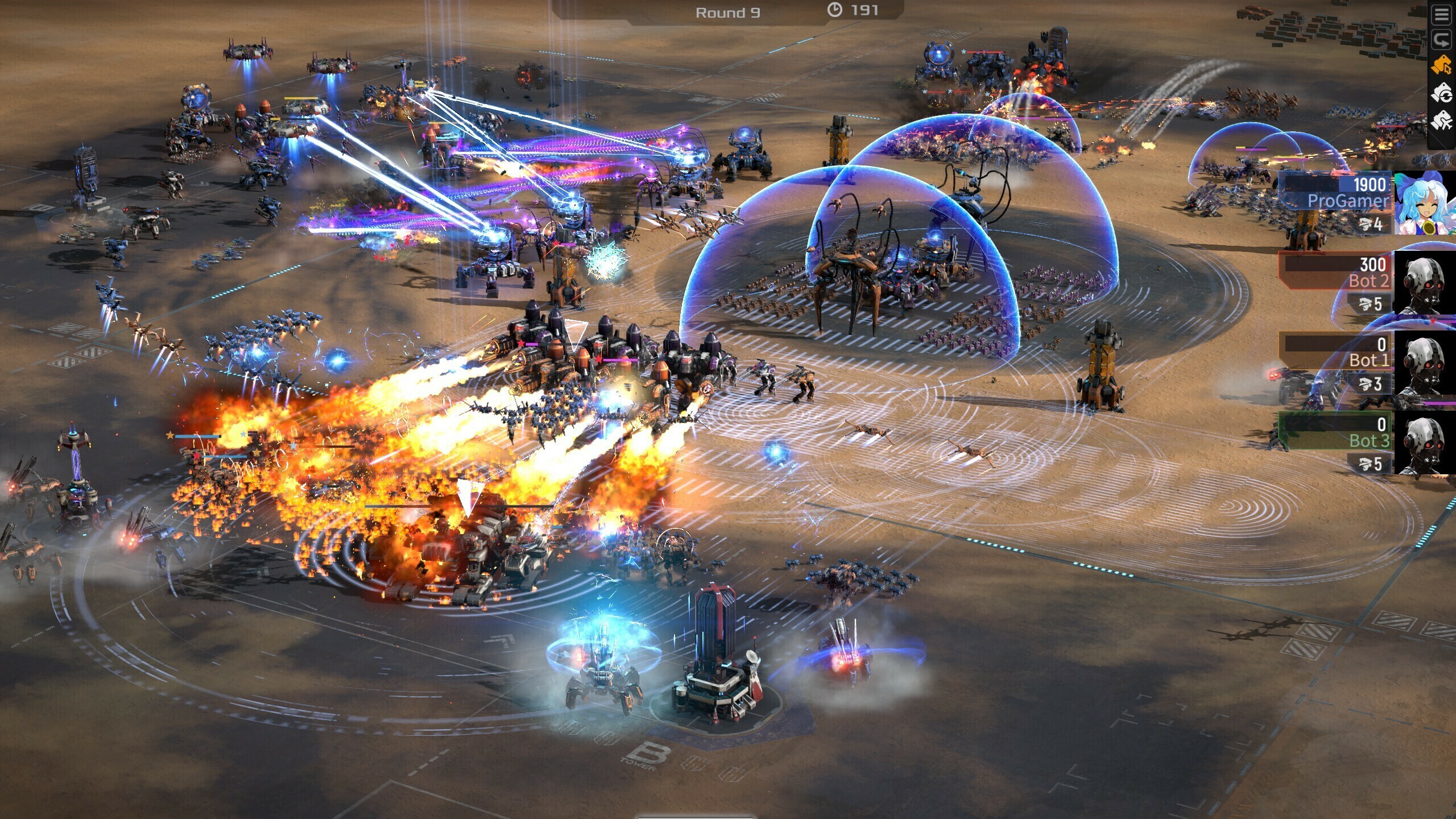Select Bot 2's robot portrait
The width and height of the screenshot is (1456, 819).
coord(1425,283)
